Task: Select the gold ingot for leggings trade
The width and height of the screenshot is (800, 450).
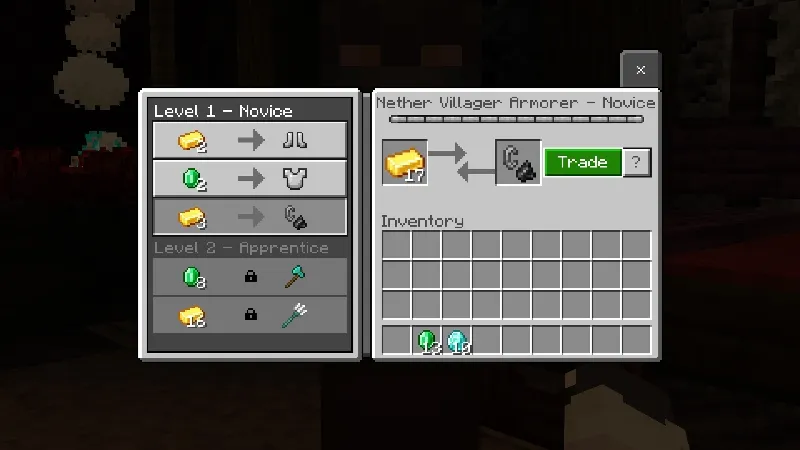Action: pyautogui.click(x=249, y=141)
